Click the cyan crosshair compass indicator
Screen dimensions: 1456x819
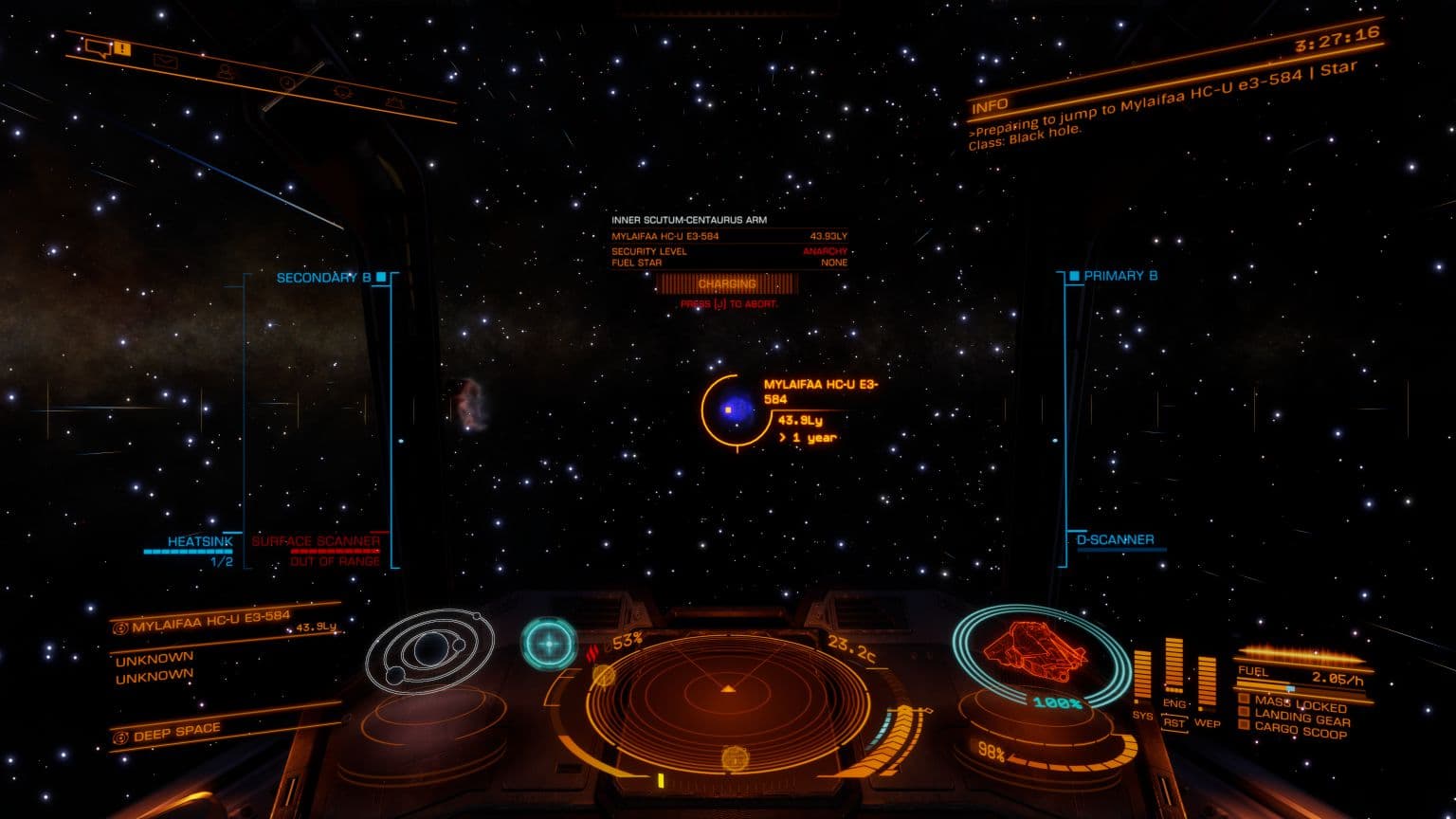tap(548, 645)
